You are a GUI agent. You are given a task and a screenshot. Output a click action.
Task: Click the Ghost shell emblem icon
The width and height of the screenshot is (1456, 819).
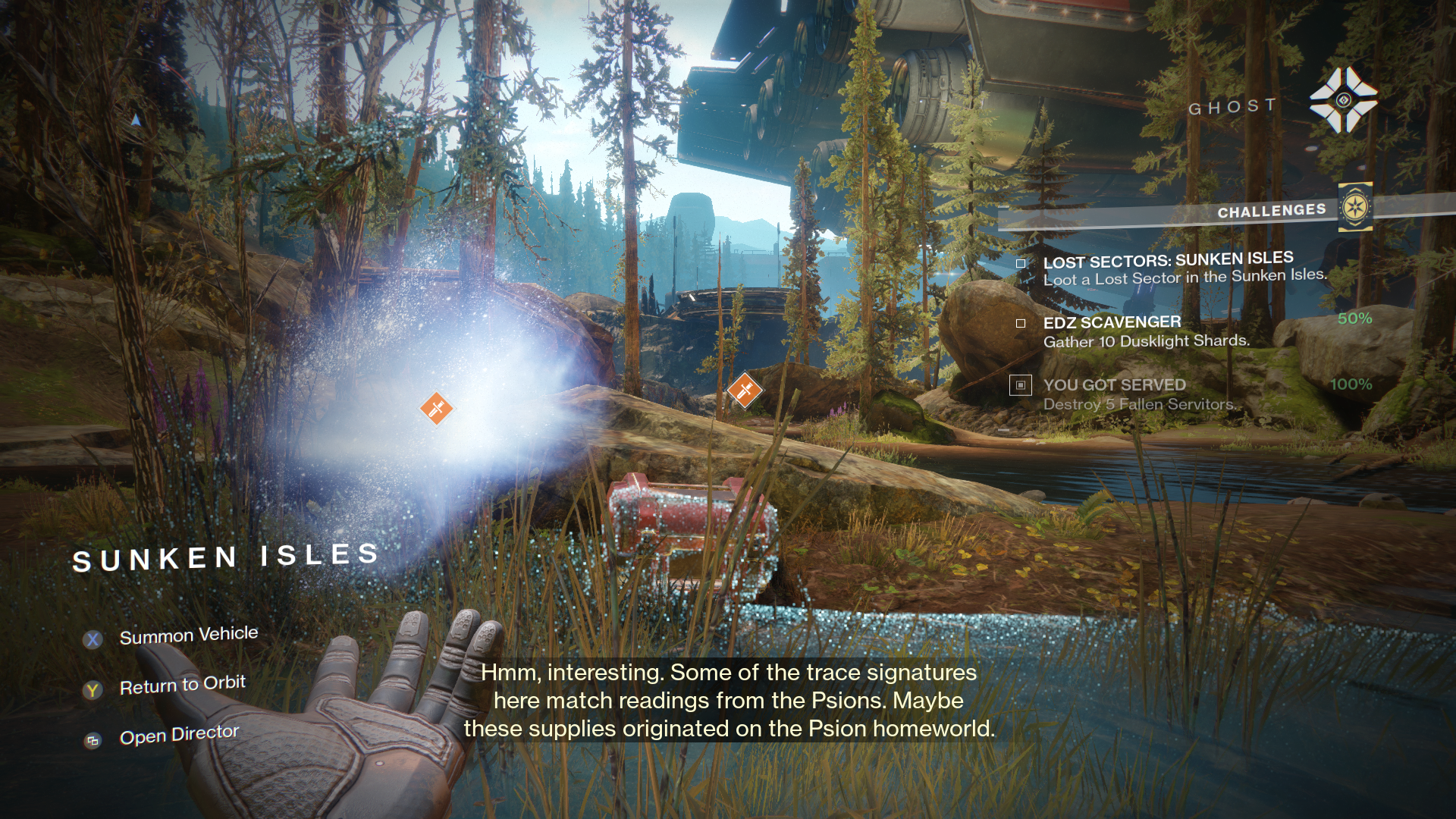tap(1343, 100)
